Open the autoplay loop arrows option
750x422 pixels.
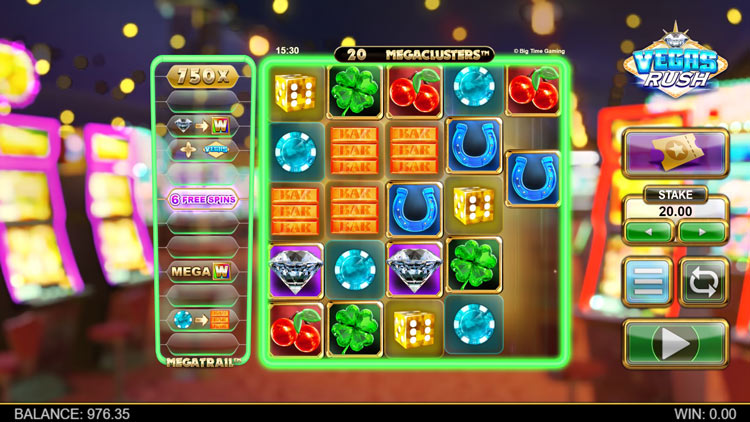click(704, 282)
